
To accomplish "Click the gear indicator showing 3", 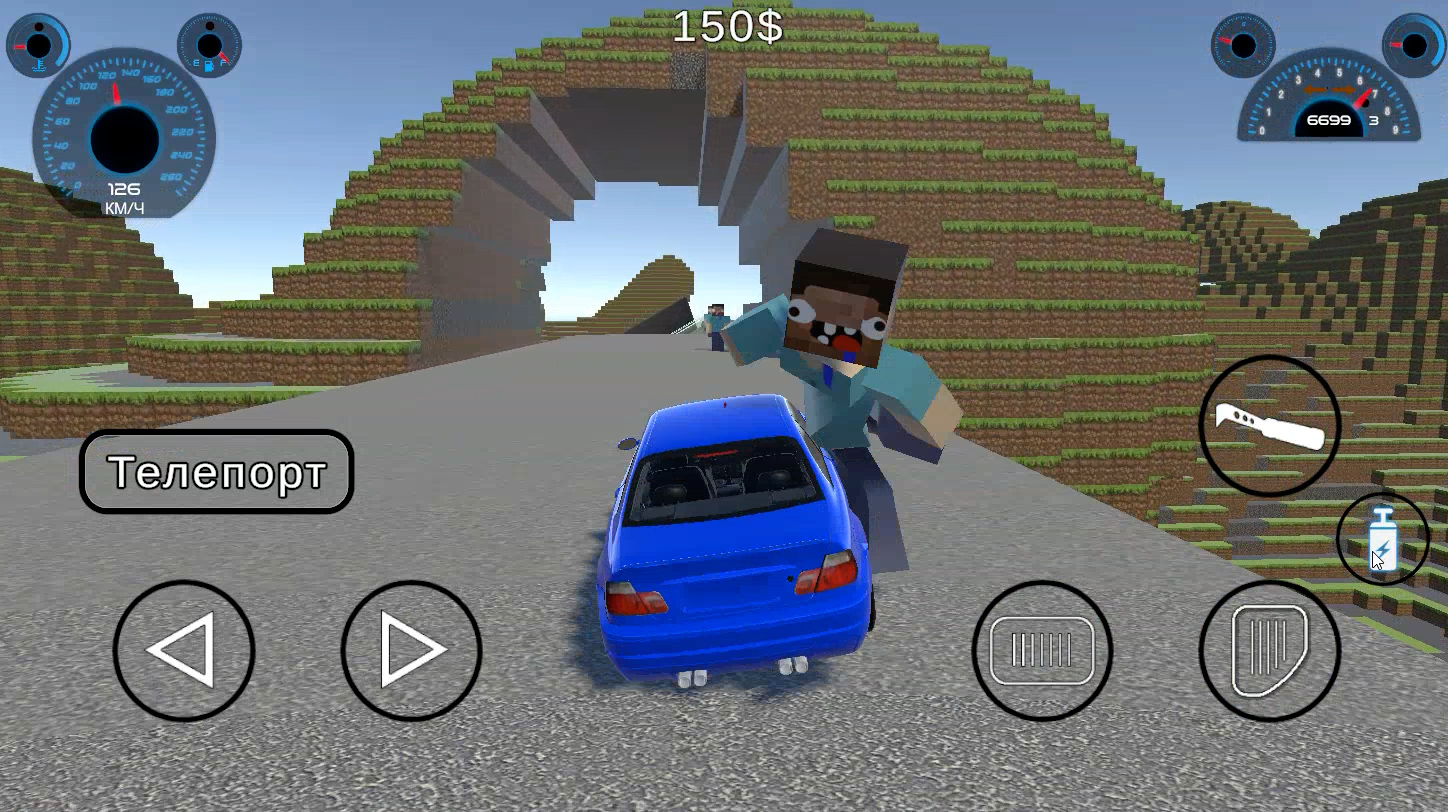I will click(x=1373, y=120).
